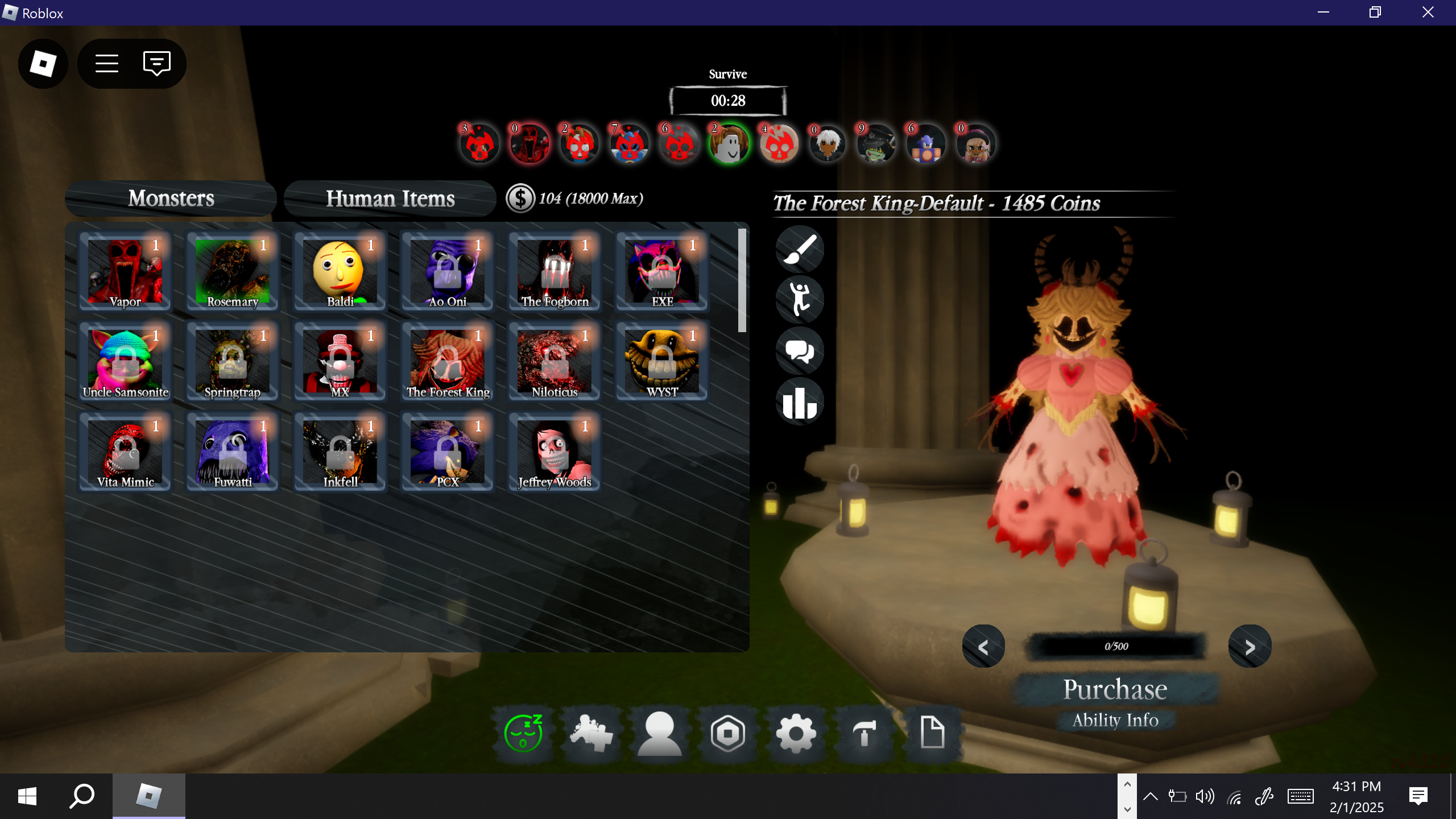Screen dimensions: 1456x819
Task: Open the Roblox hamburger menu
Action: pos(107,63)
